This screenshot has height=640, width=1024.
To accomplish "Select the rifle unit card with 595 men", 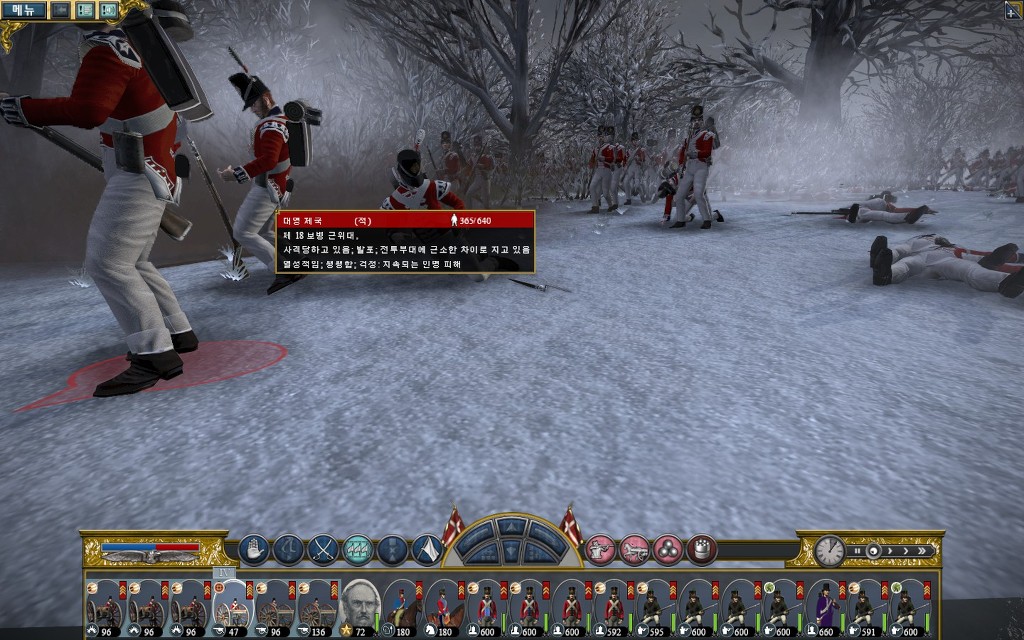I will (655, 605).
